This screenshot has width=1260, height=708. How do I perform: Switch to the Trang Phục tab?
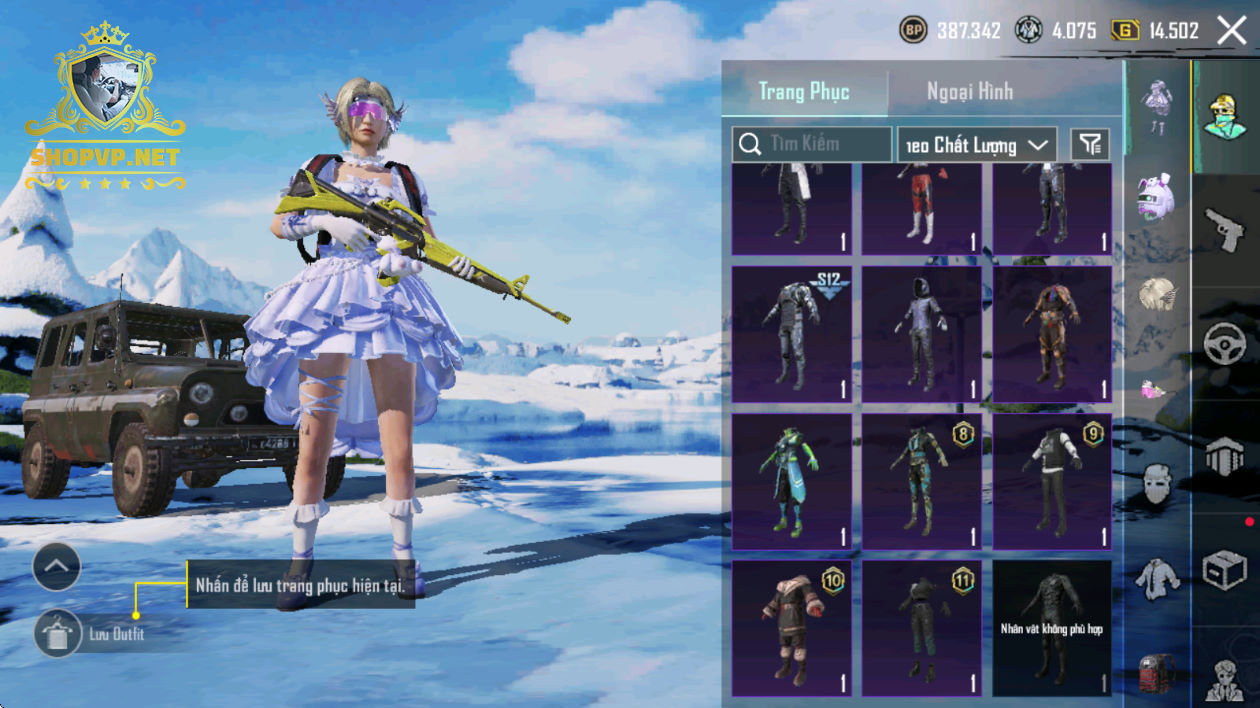[x=804, y=92]
